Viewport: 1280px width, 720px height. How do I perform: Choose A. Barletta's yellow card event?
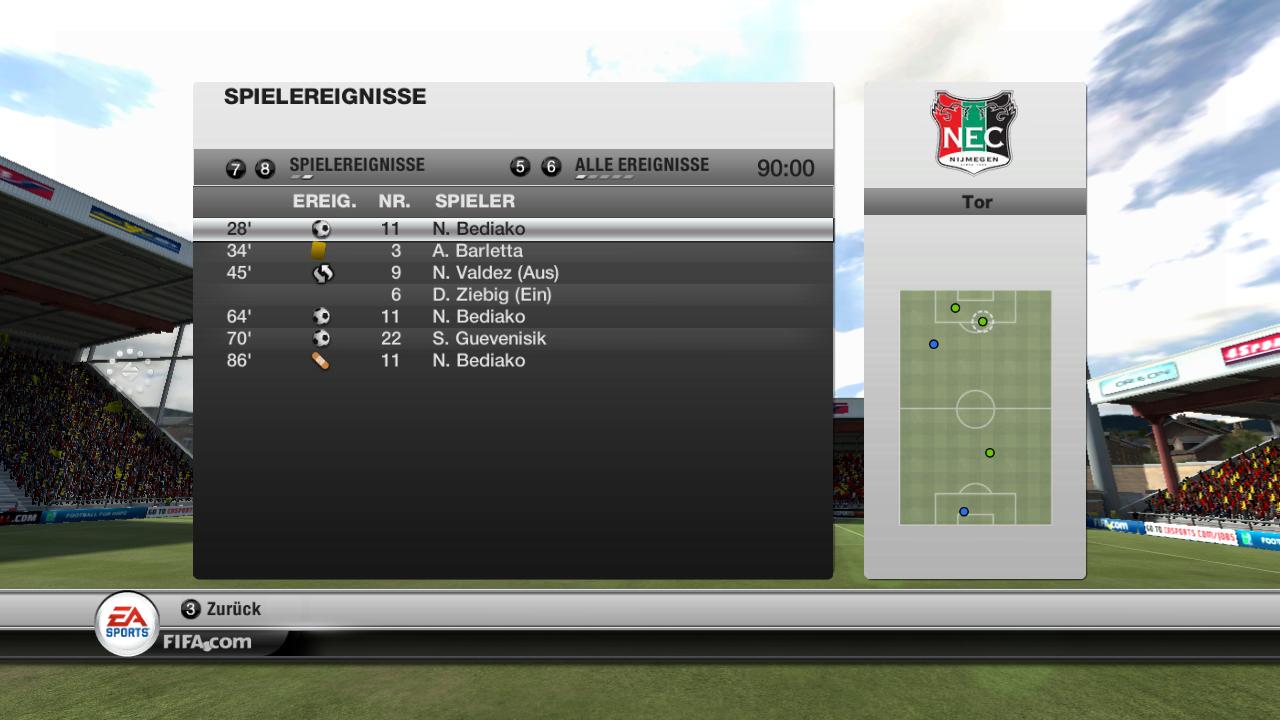pyautogui.click(x=512, y=251)
